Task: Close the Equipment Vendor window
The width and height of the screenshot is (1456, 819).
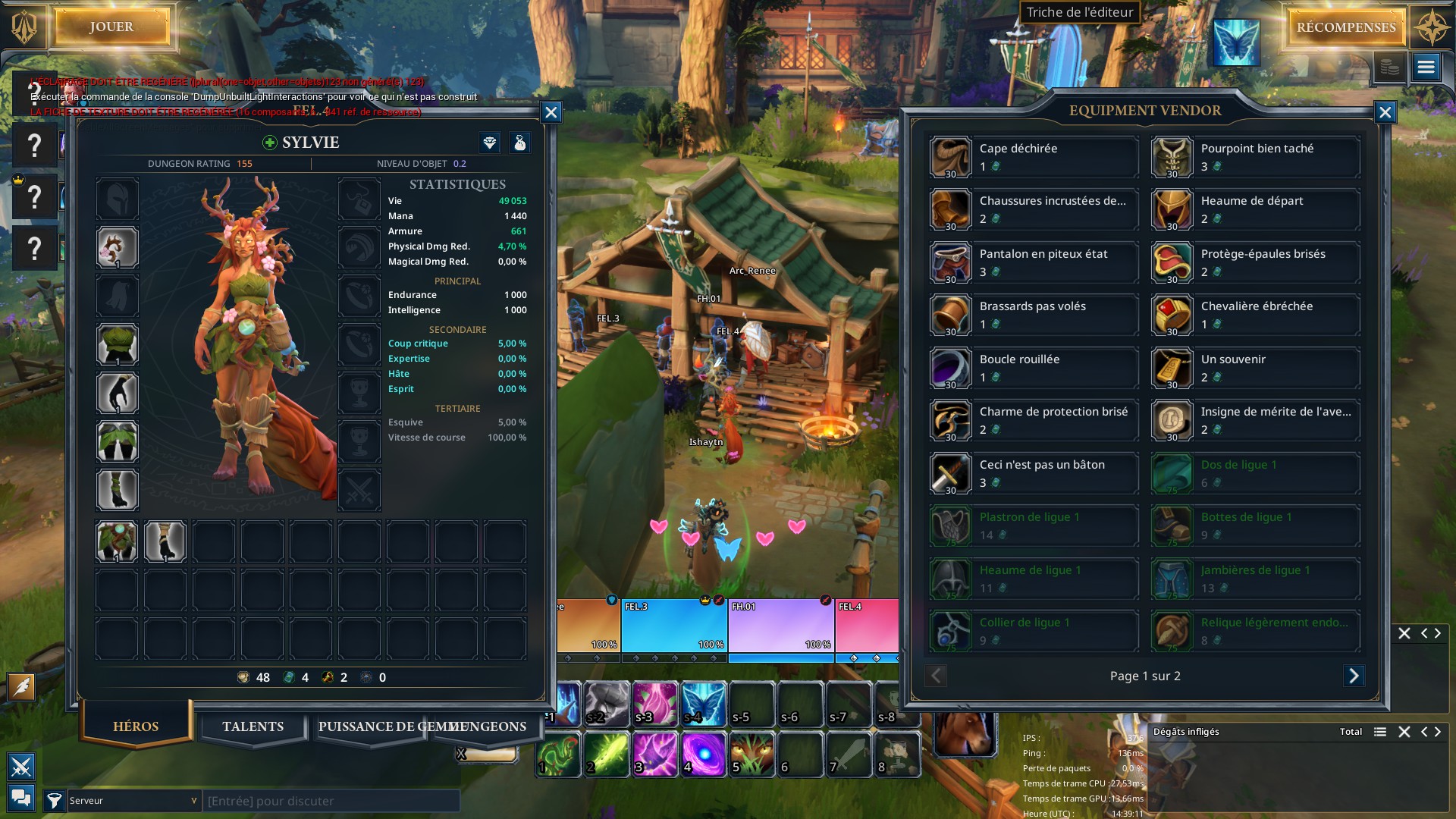Action: coord(1385,113)
